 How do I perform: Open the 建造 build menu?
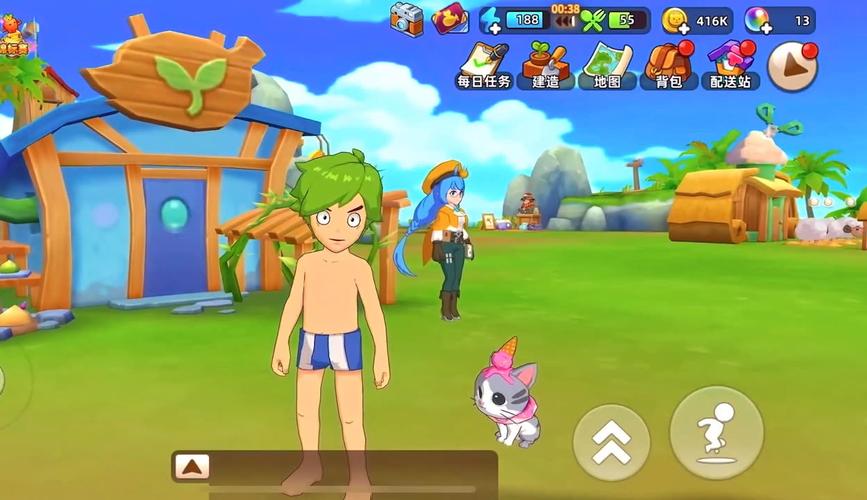[546, 65]
